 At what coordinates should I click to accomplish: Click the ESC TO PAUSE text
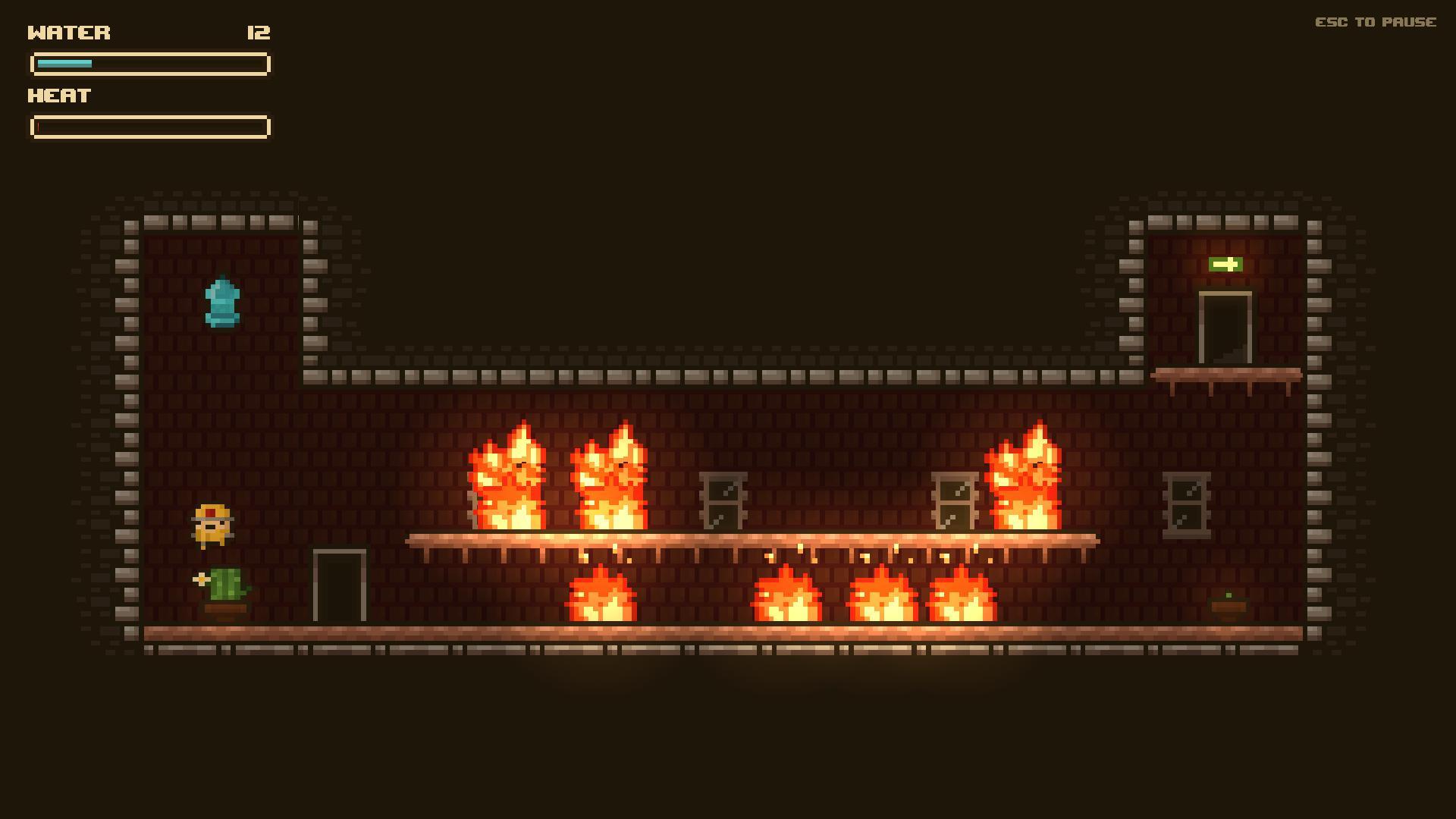pos(1376,22)
